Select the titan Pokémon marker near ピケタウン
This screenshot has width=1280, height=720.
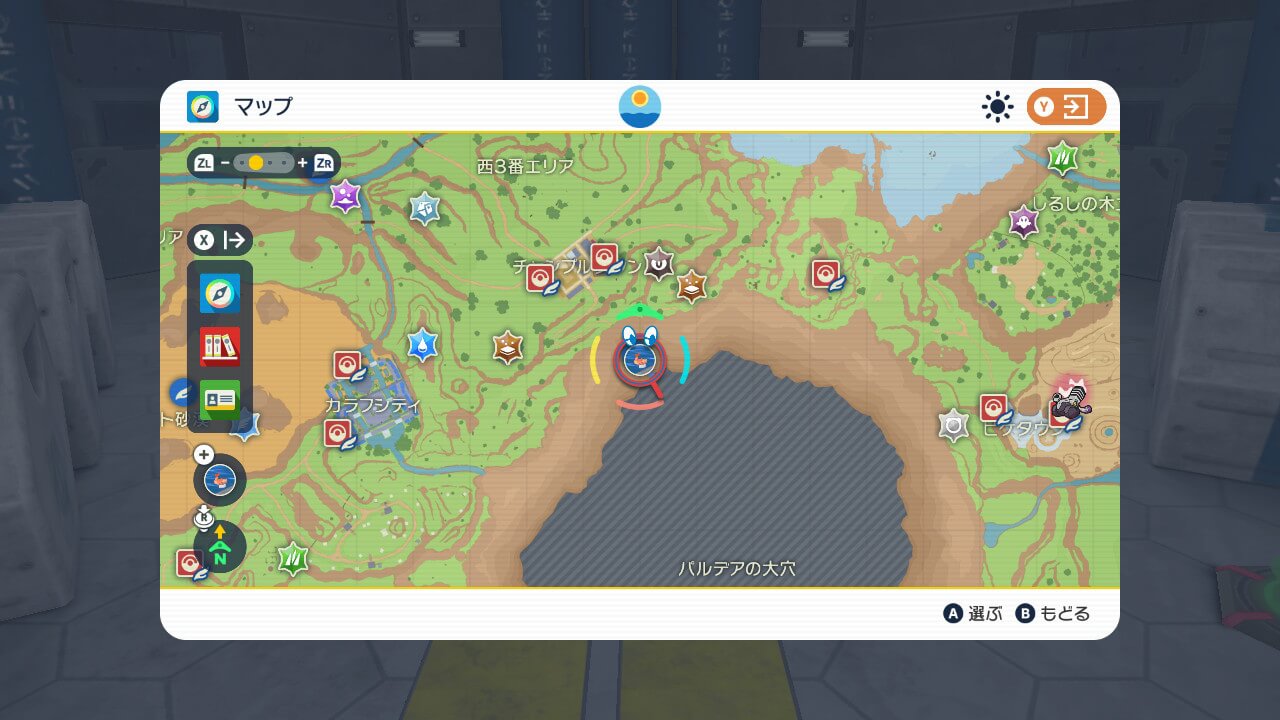pos(1070,399)
